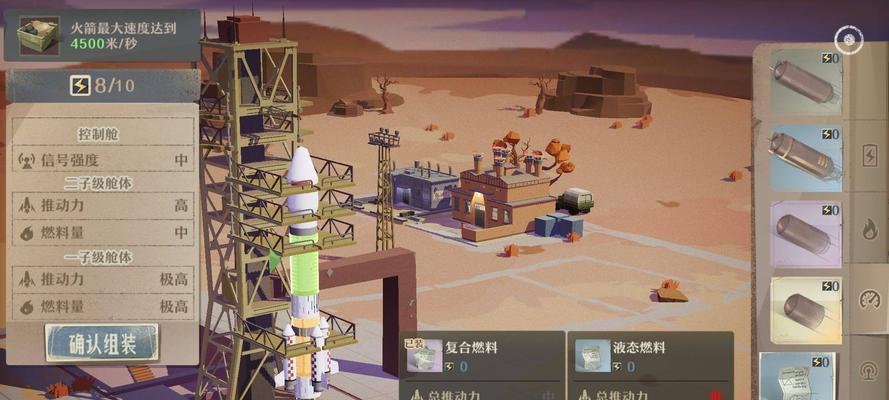
Task: Select the 二子级舱体 second stage section
Action: click(x=102, y=183)
